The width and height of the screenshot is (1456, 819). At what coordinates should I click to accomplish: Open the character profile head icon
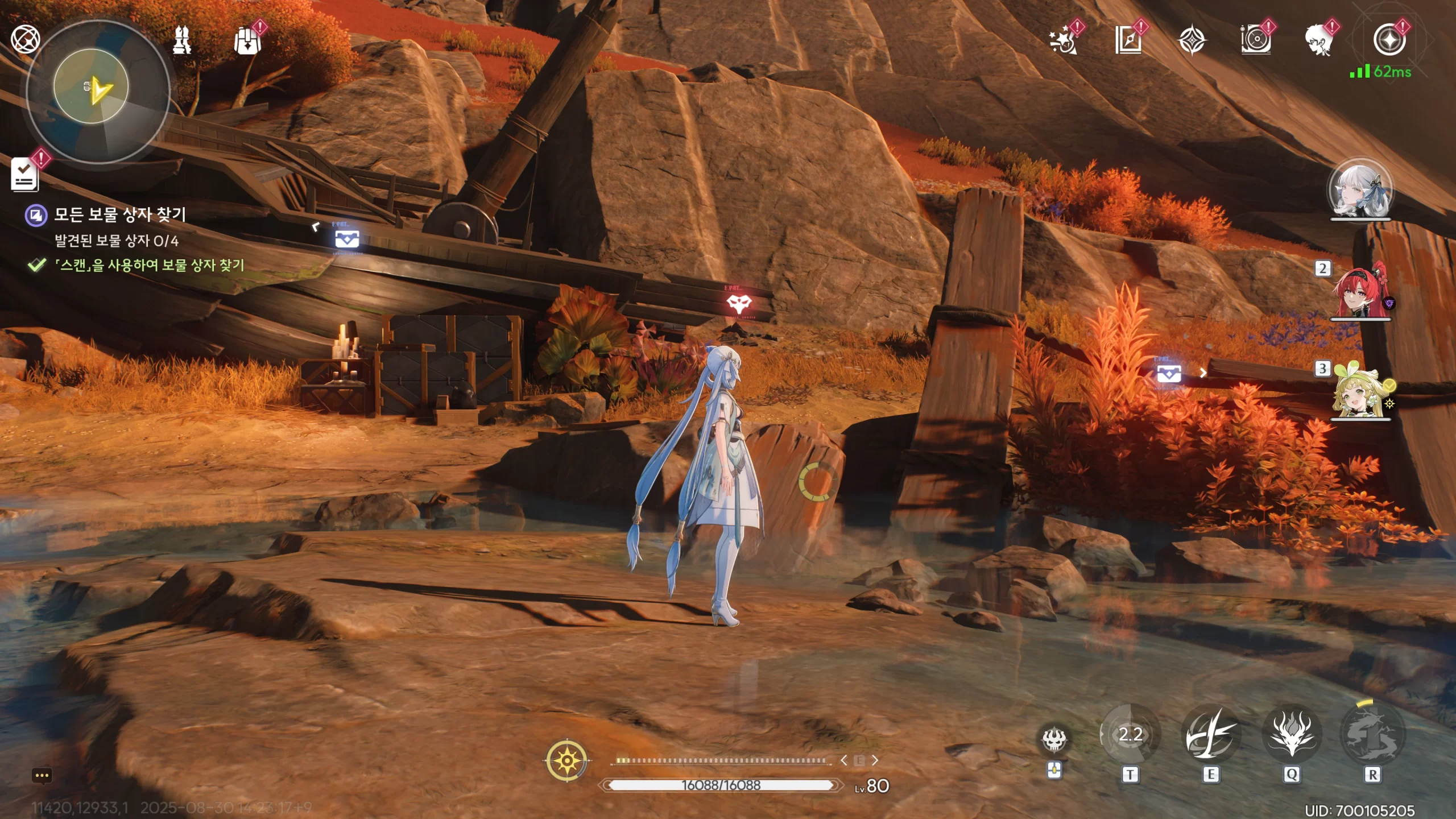1319,41
